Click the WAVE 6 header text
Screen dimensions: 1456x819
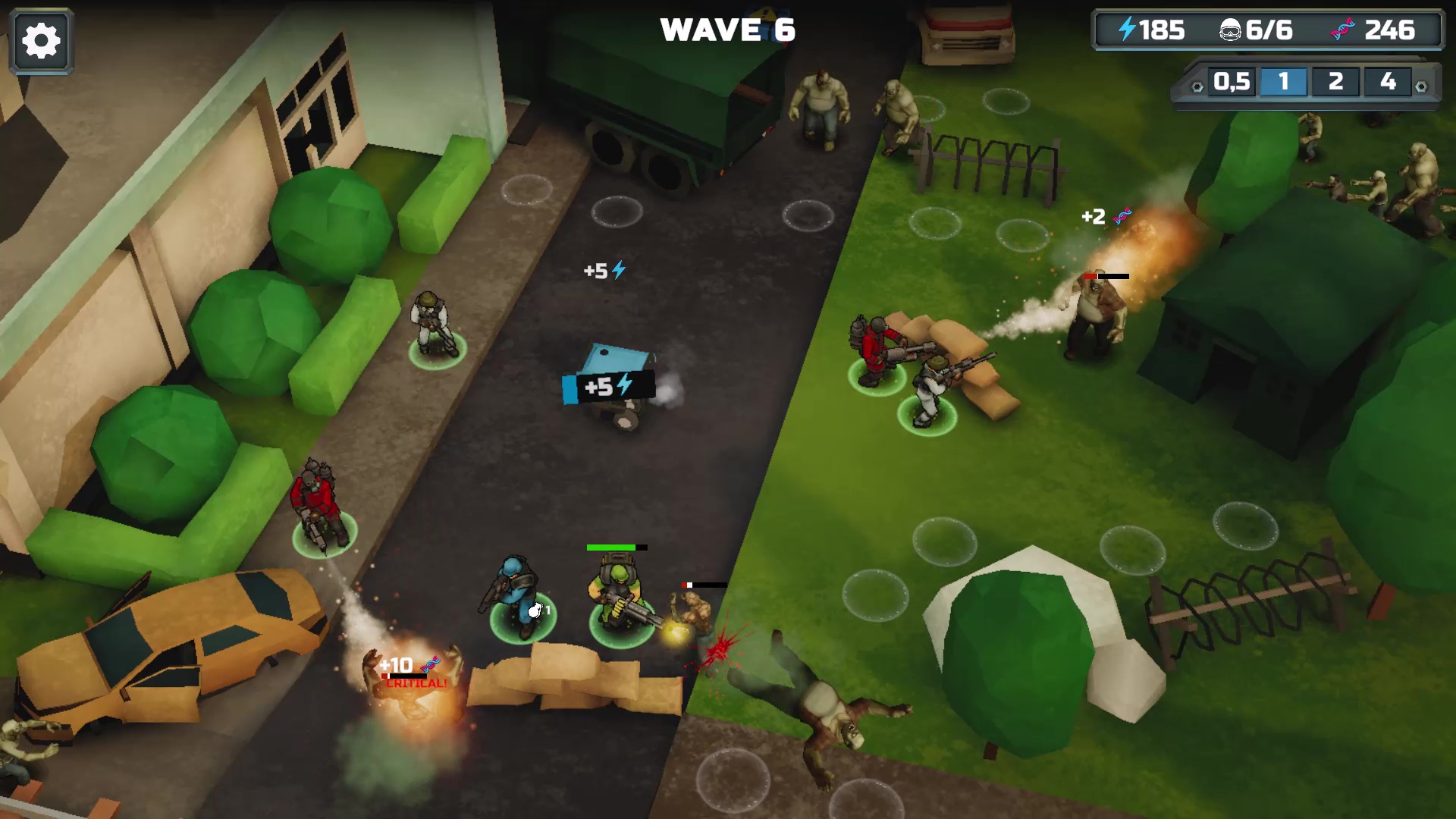pos(728,30)
